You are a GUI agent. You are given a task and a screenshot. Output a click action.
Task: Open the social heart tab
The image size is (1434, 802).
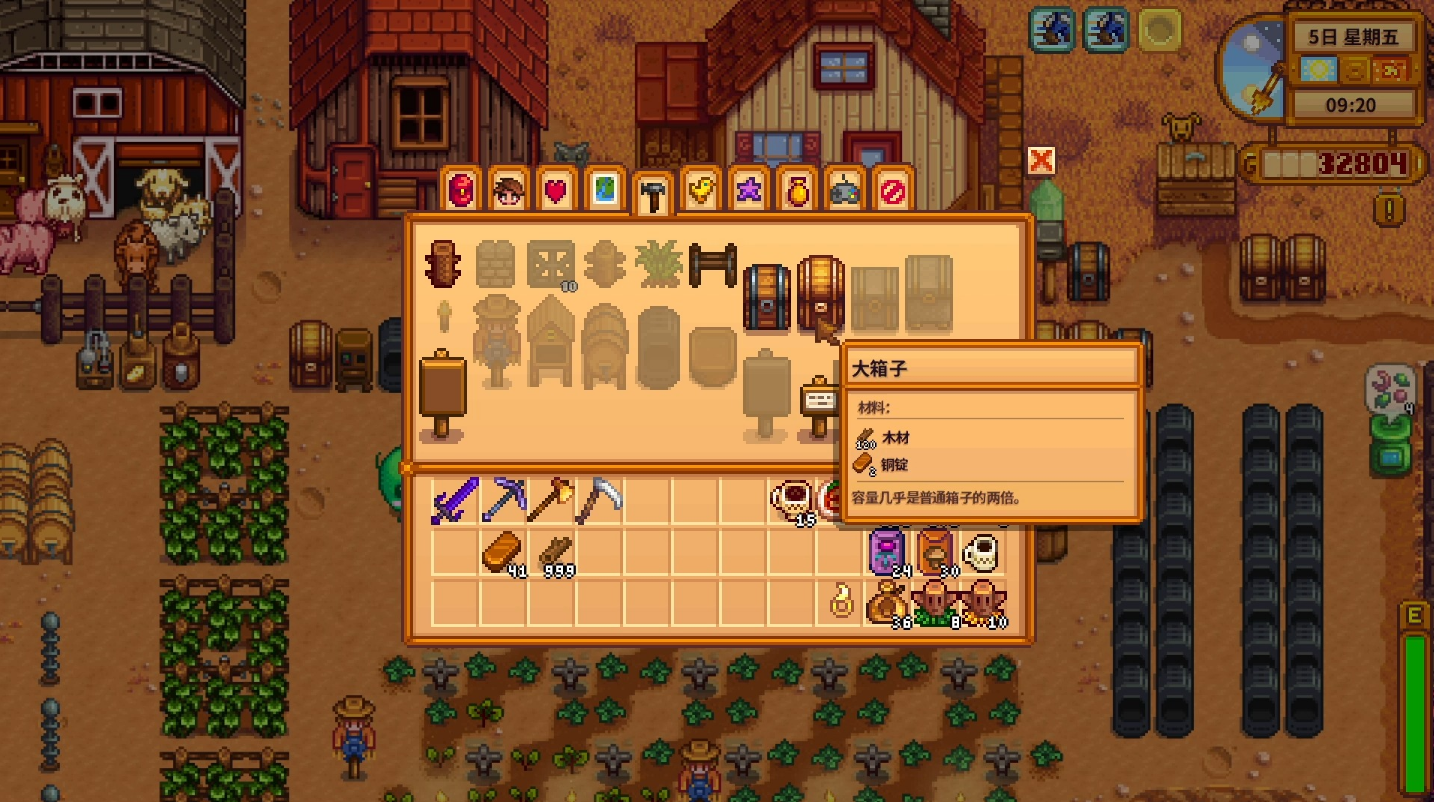[x=556, y=190]
